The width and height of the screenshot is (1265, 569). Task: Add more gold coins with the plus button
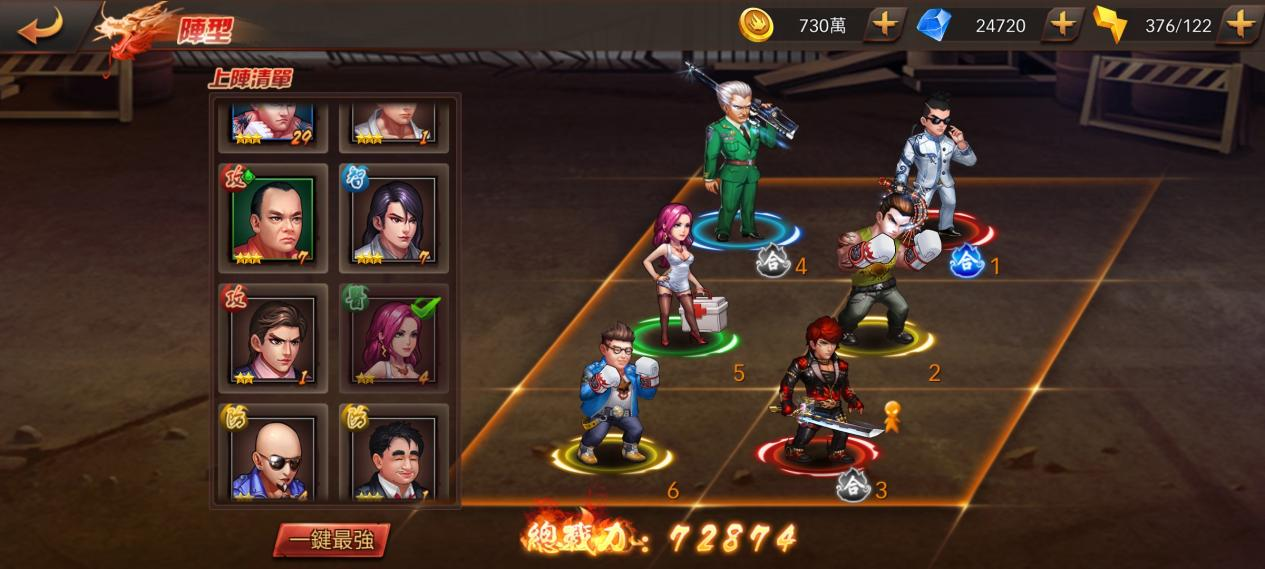(883, 25)
